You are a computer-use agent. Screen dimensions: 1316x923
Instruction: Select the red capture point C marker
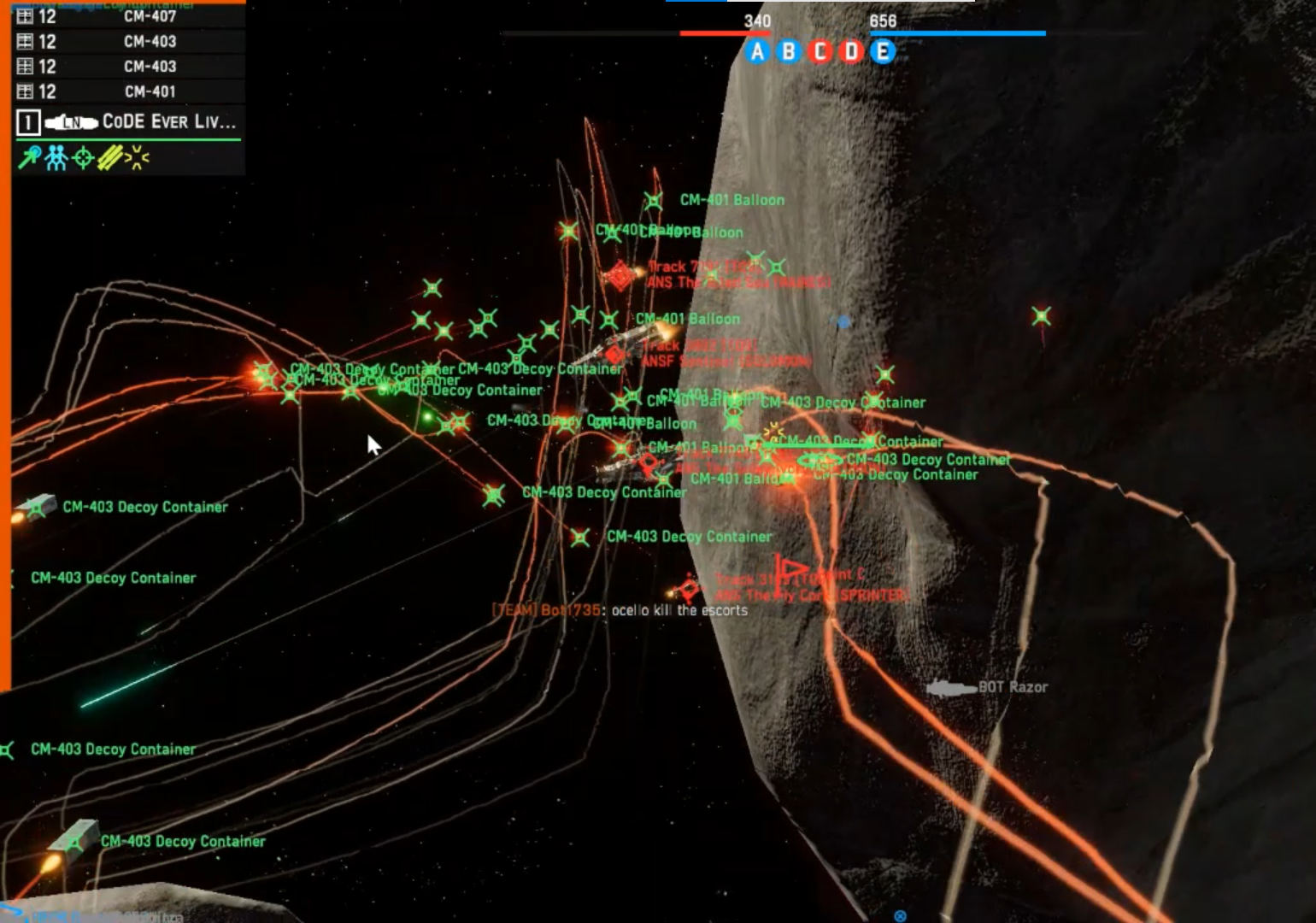point(820,52)
